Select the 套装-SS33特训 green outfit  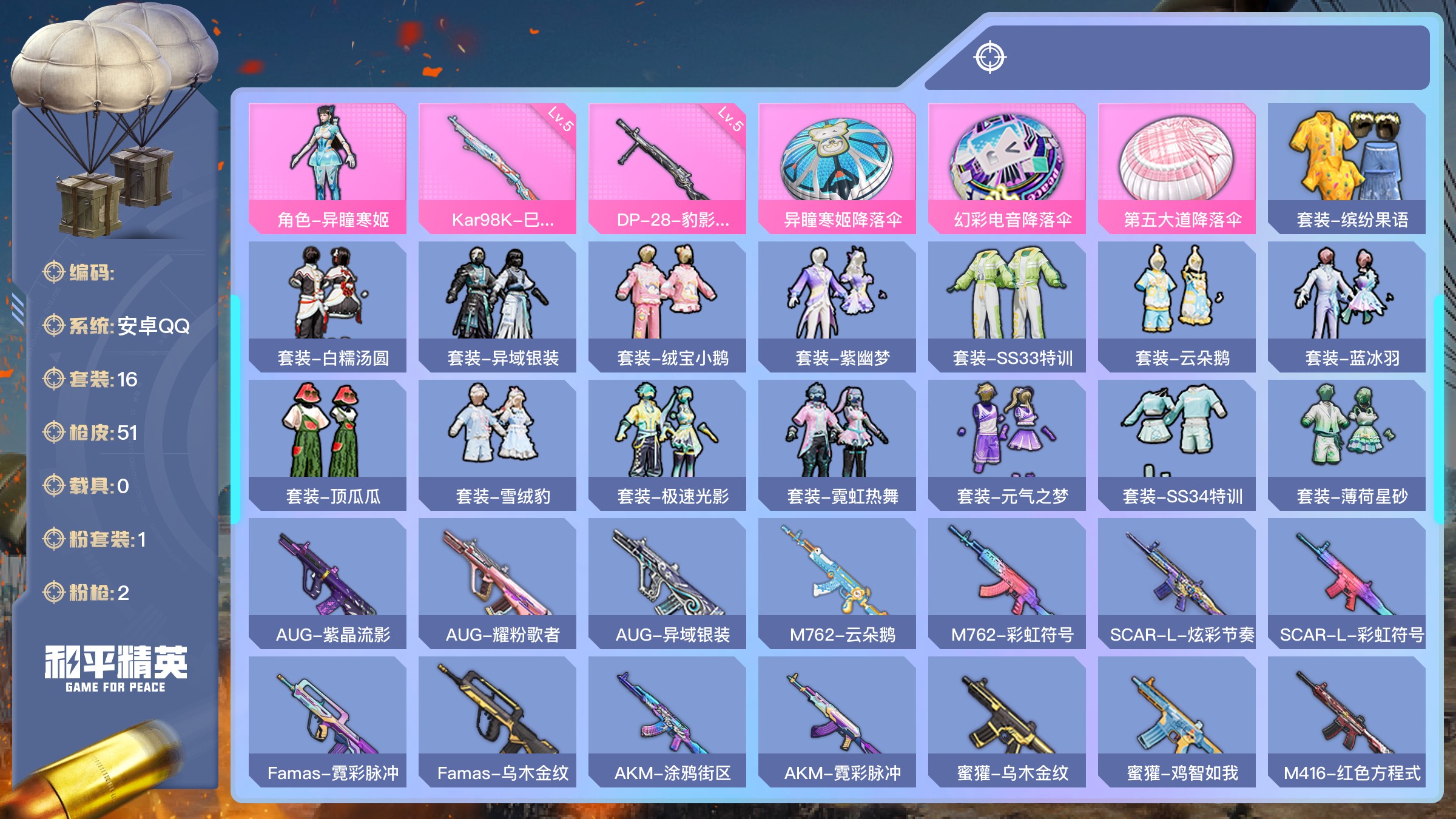tap(1006, 306)
